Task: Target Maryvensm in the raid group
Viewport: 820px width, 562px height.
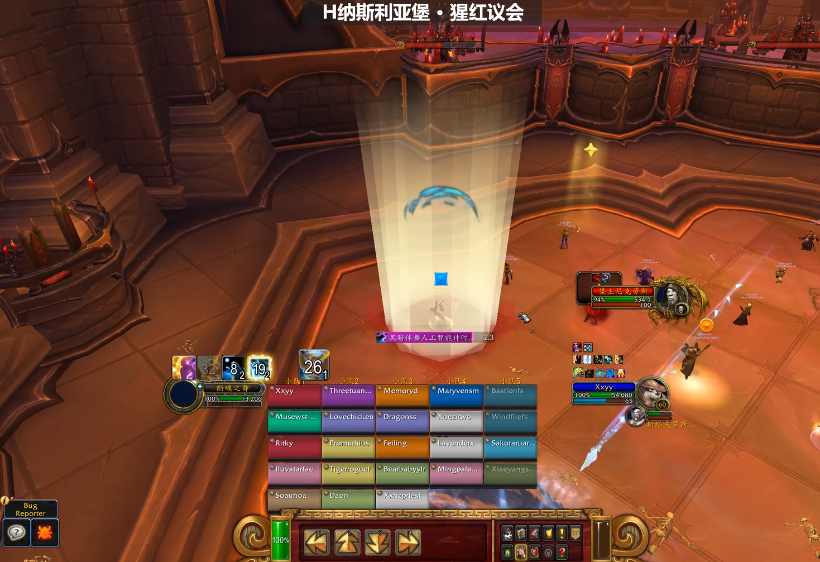Action: coord(456,396)
